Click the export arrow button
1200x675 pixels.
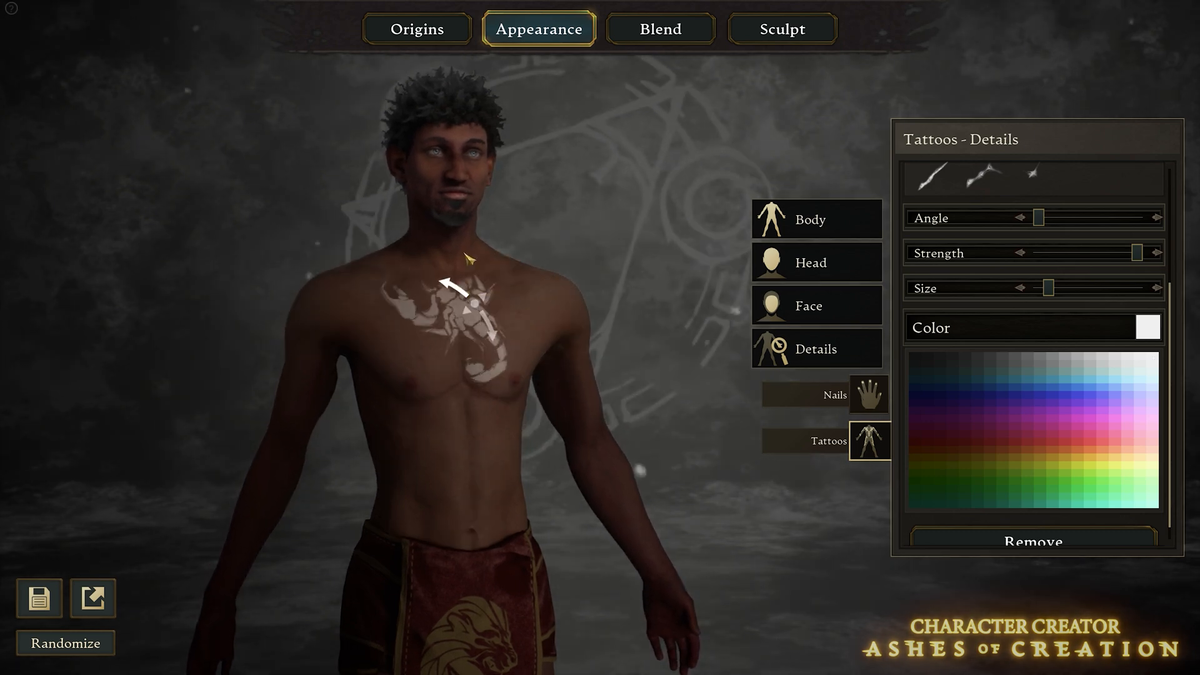click(93, 598)
